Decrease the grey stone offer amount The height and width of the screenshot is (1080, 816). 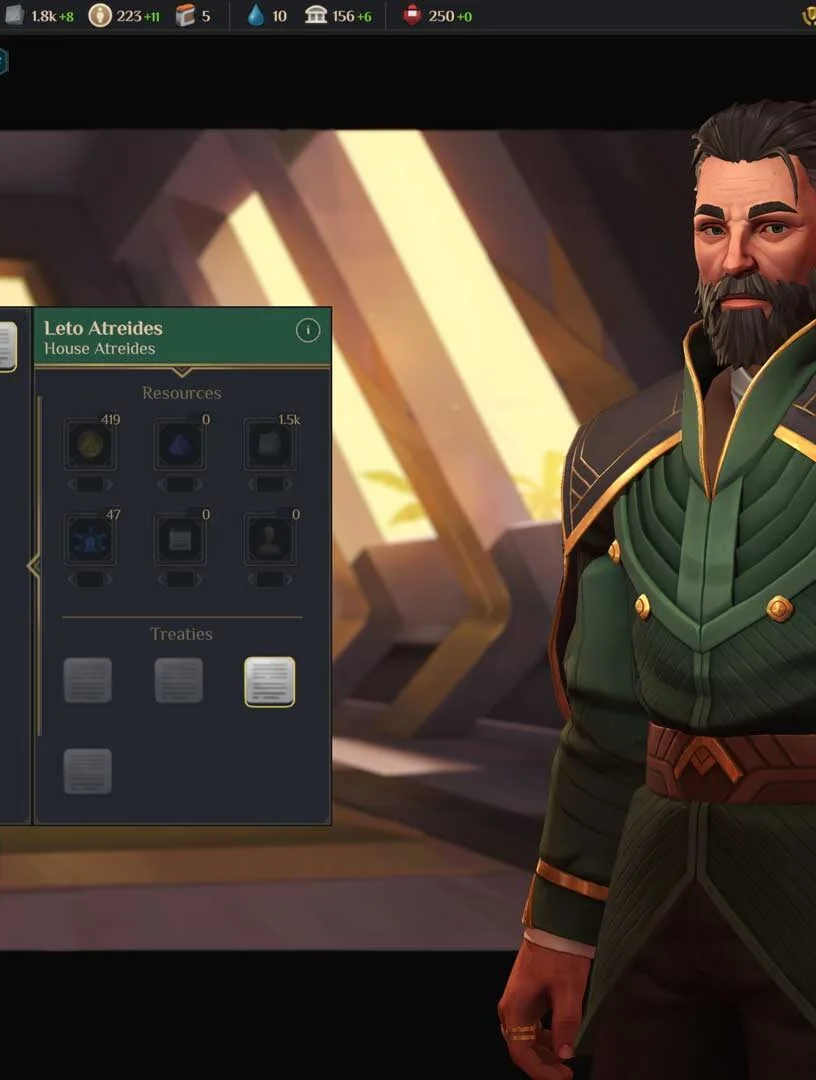tap(250, 485)
